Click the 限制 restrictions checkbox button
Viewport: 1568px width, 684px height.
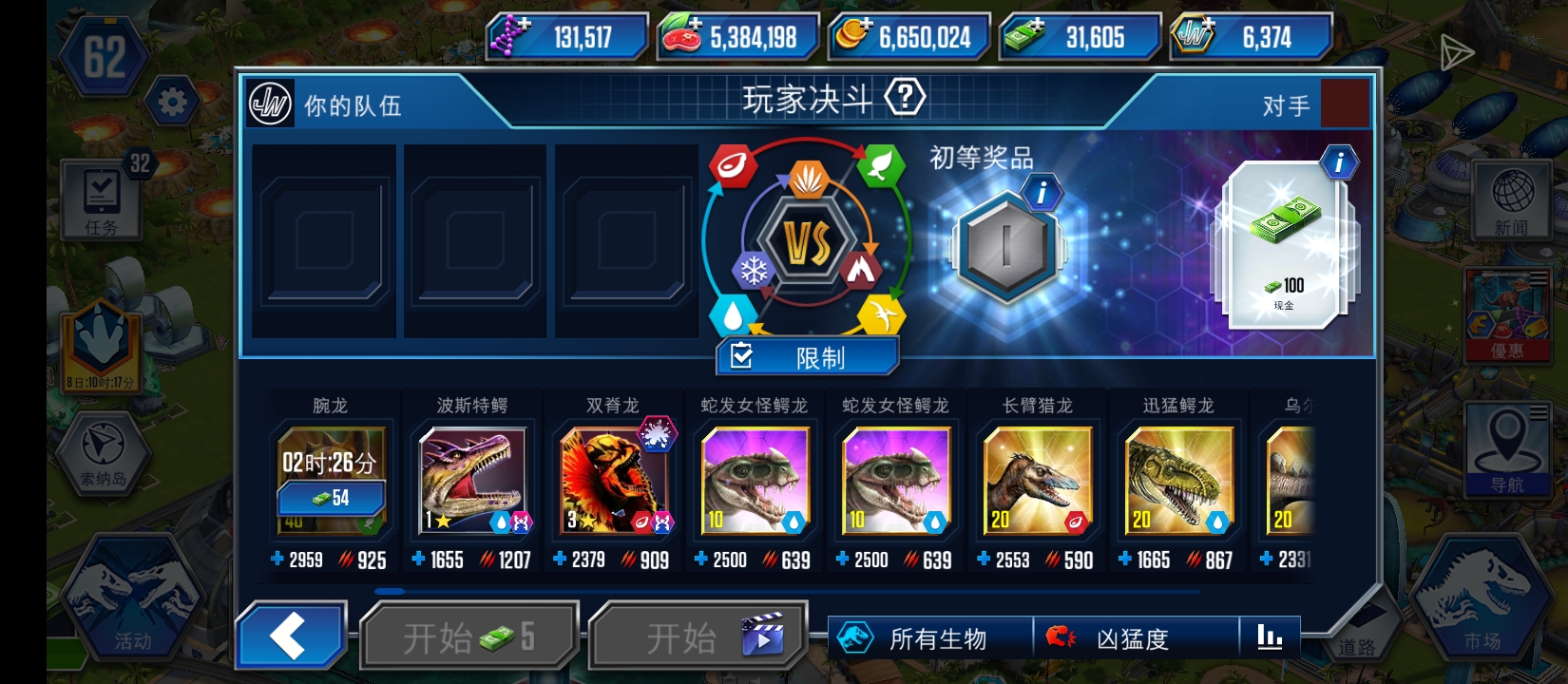pyautogui.click(x=807, y=356)
